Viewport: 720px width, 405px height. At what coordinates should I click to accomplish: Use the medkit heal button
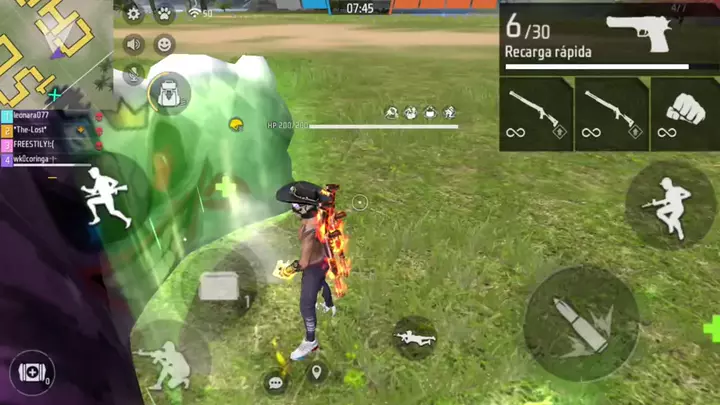31,372
